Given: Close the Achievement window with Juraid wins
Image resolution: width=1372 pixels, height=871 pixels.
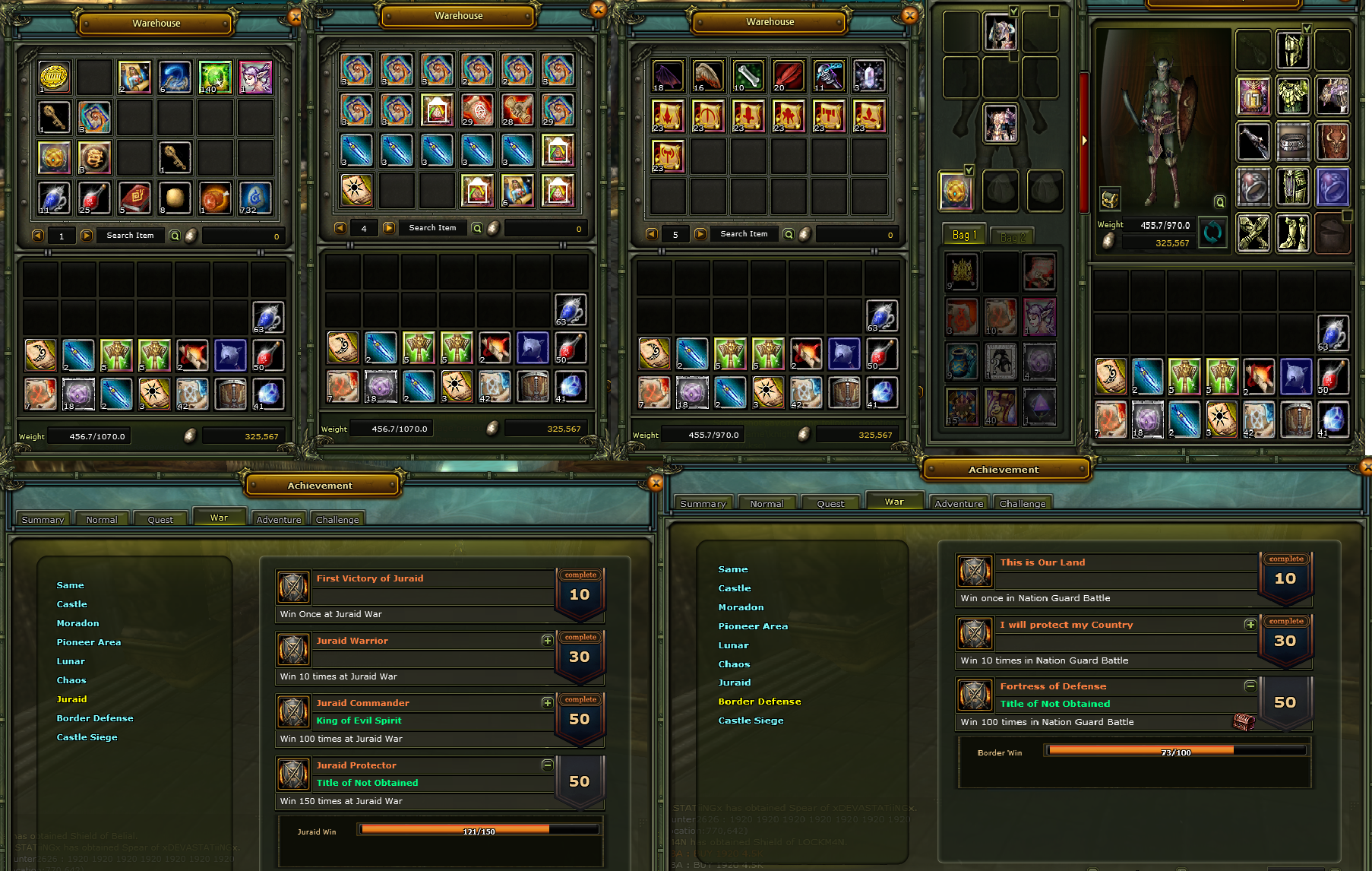Looking at the screenshot, I should [656, 483].
